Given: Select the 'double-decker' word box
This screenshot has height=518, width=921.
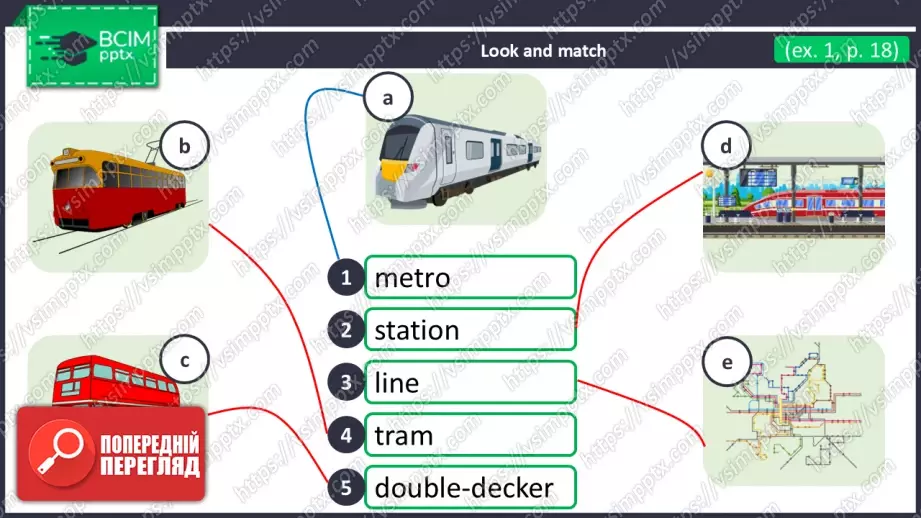Looking at the screenshot, I should [470, 488].
